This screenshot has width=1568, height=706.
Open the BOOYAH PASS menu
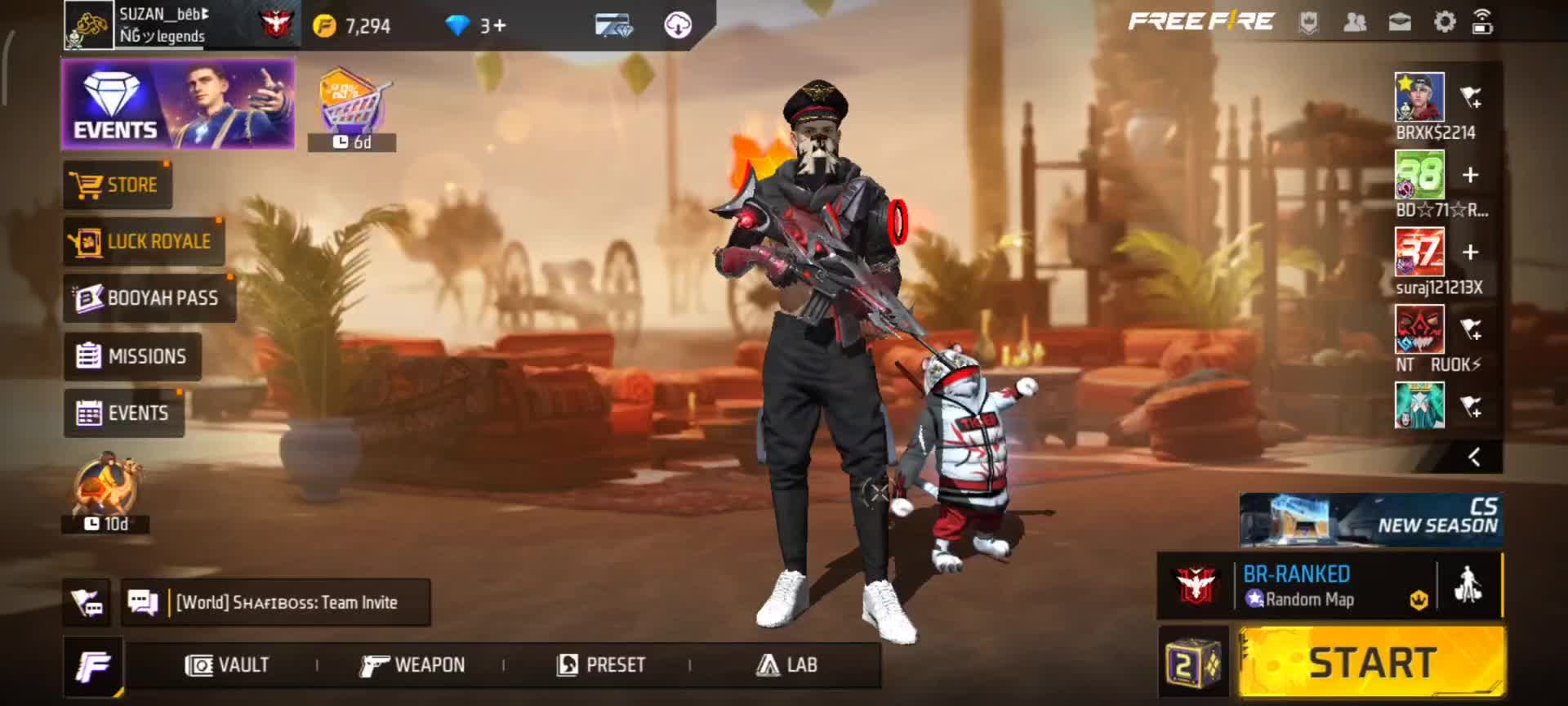(149, 298)
